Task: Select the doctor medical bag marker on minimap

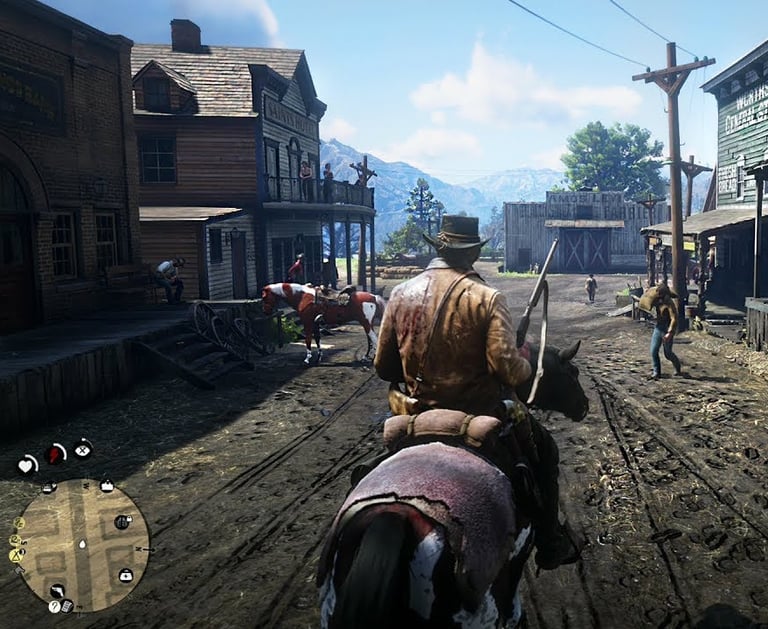Action: (x=126, y=575)
